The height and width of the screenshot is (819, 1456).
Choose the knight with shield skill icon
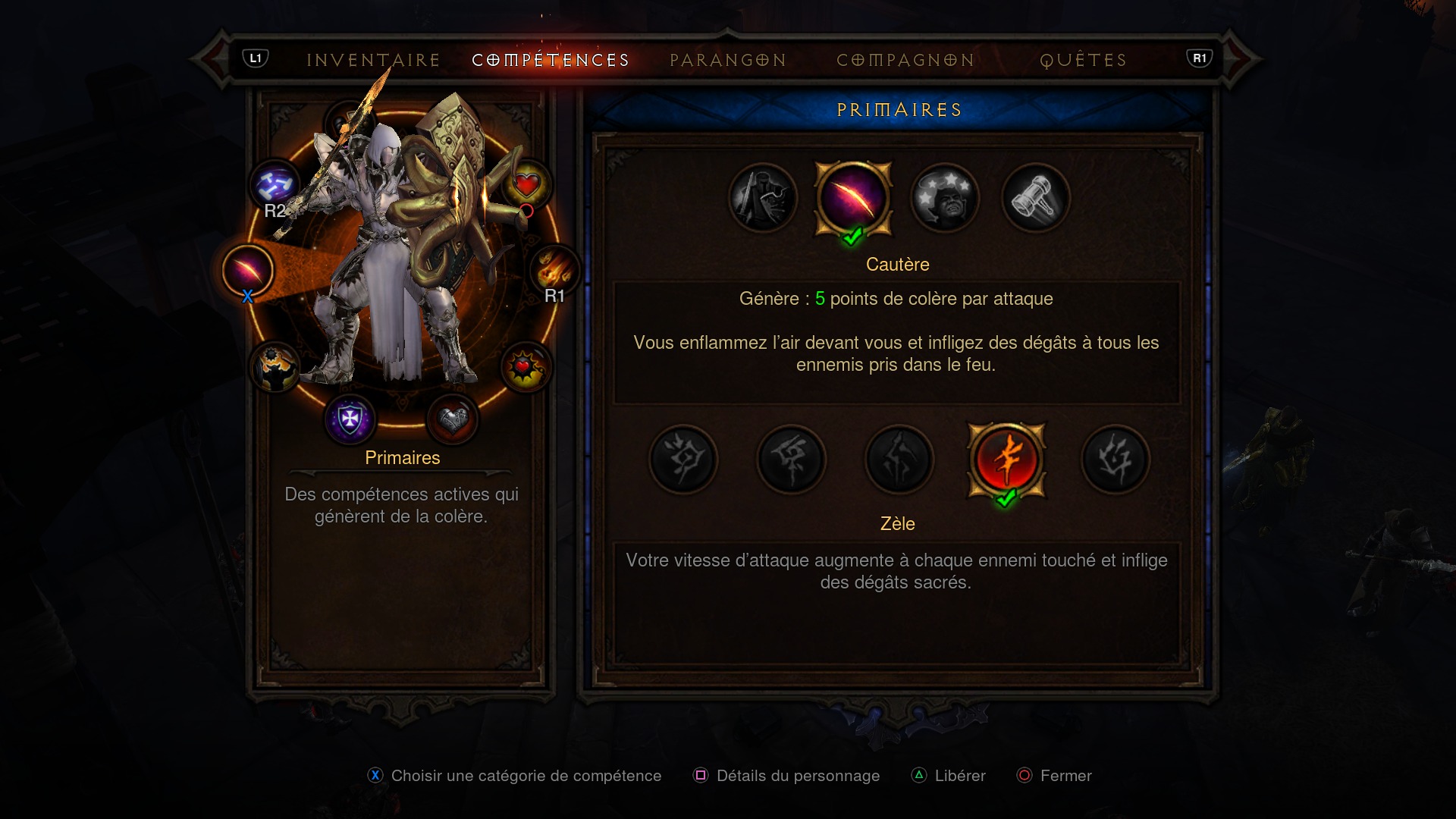click(x=763, y=199)
